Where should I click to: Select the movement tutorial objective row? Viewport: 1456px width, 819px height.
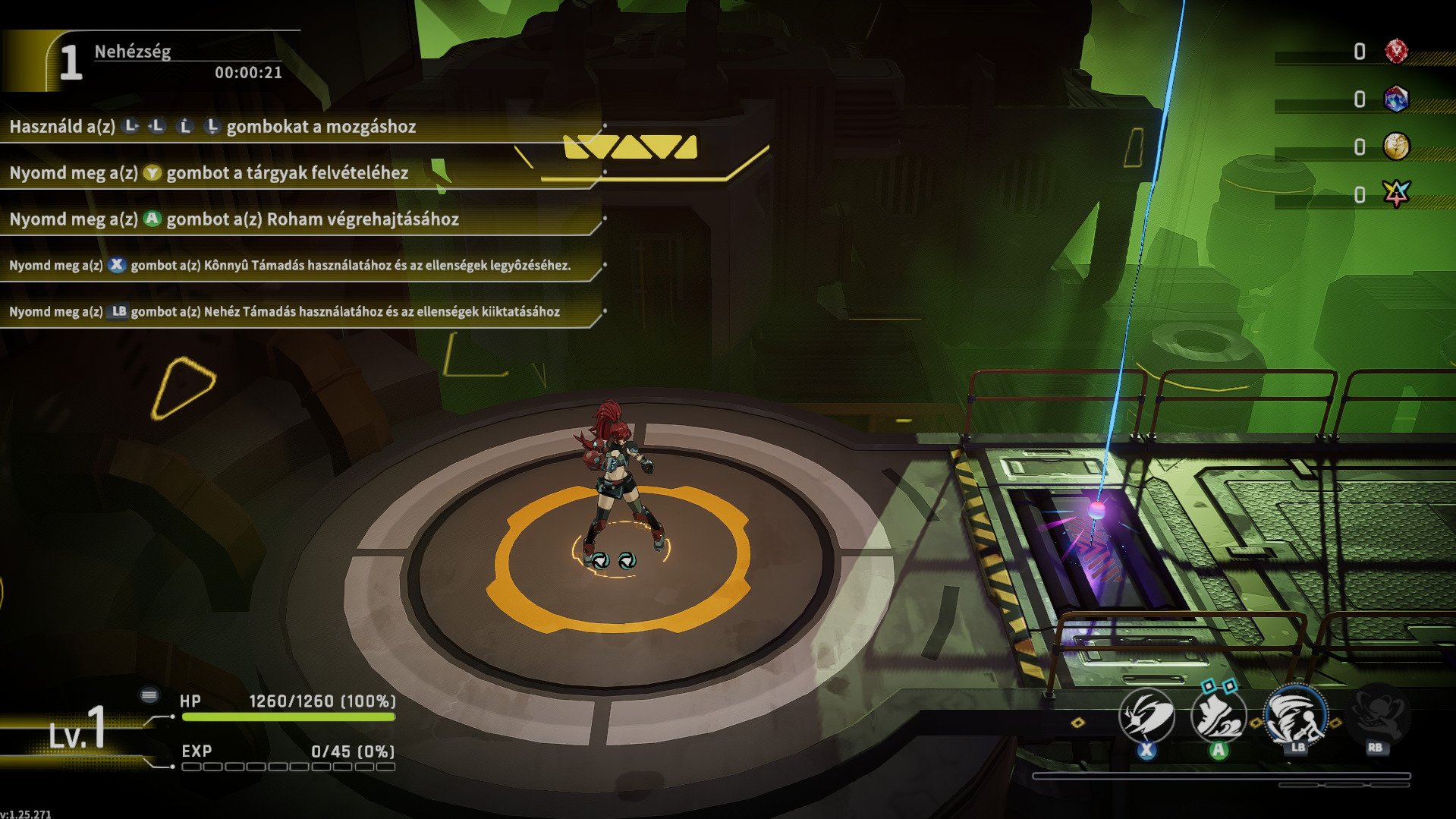coord(296,127)
